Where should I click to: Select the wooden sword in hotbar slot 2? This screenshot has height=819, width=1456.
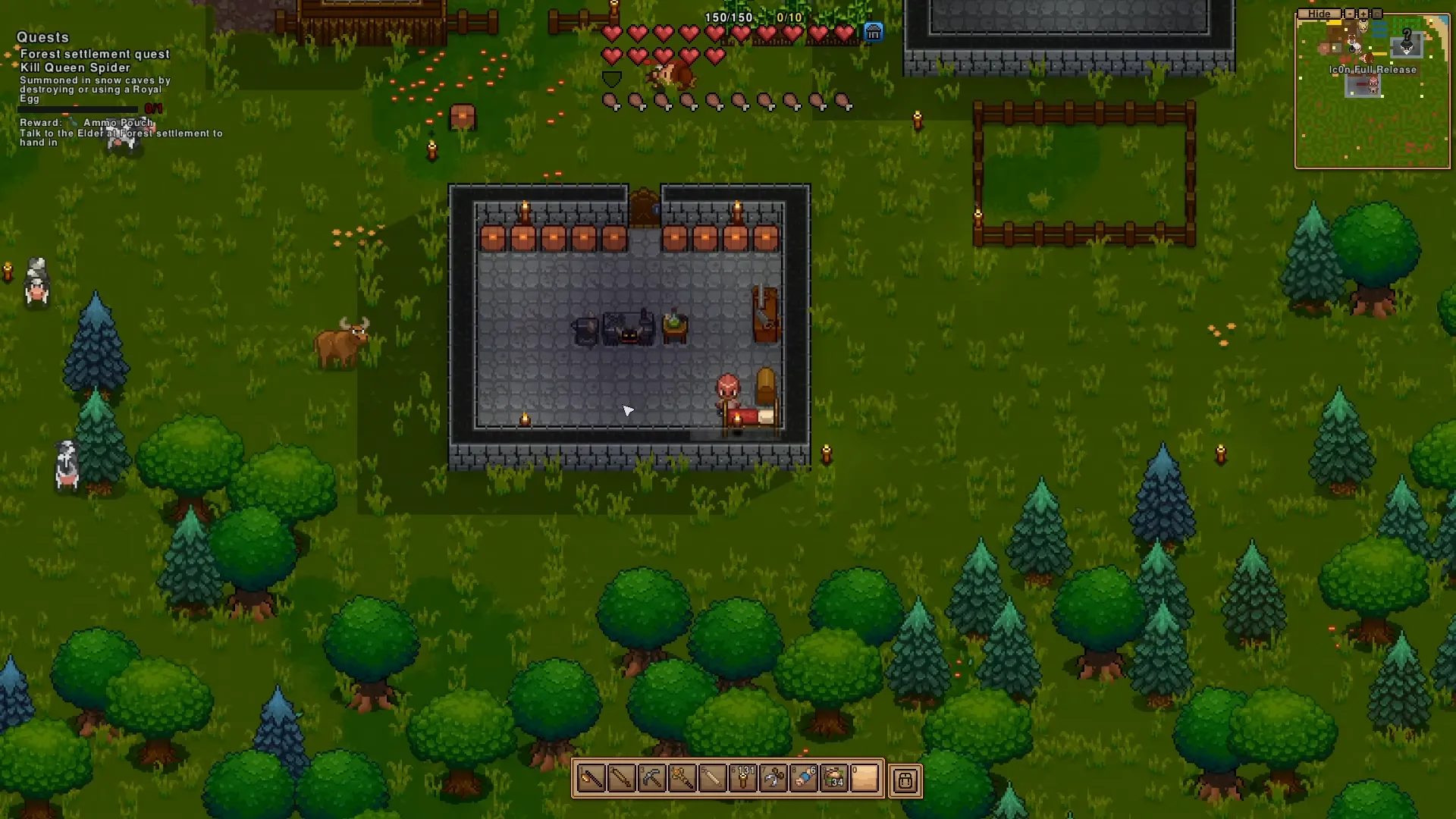[622, 779]
